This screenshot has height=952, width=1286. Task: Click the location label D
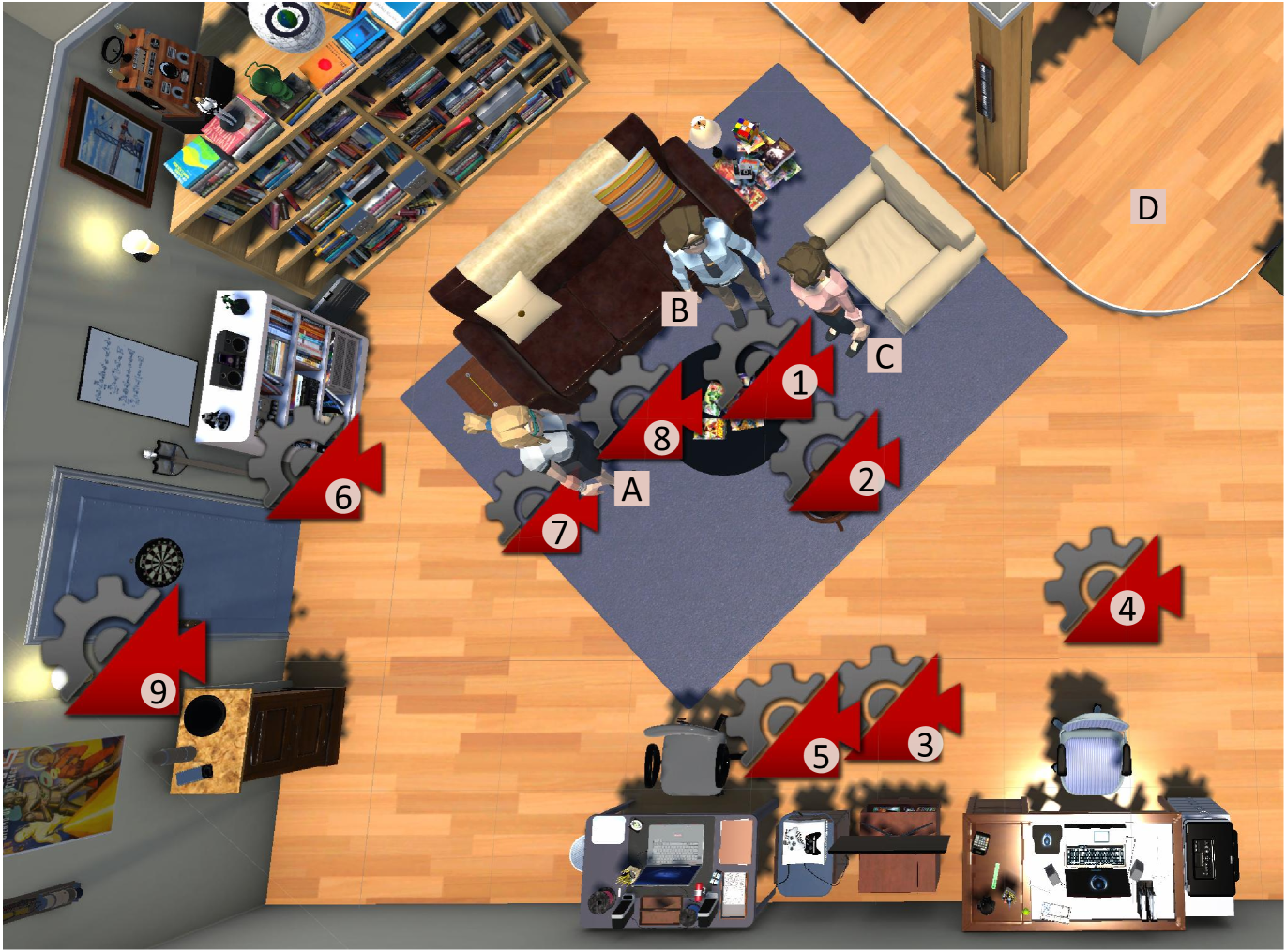click(1147, 207)
